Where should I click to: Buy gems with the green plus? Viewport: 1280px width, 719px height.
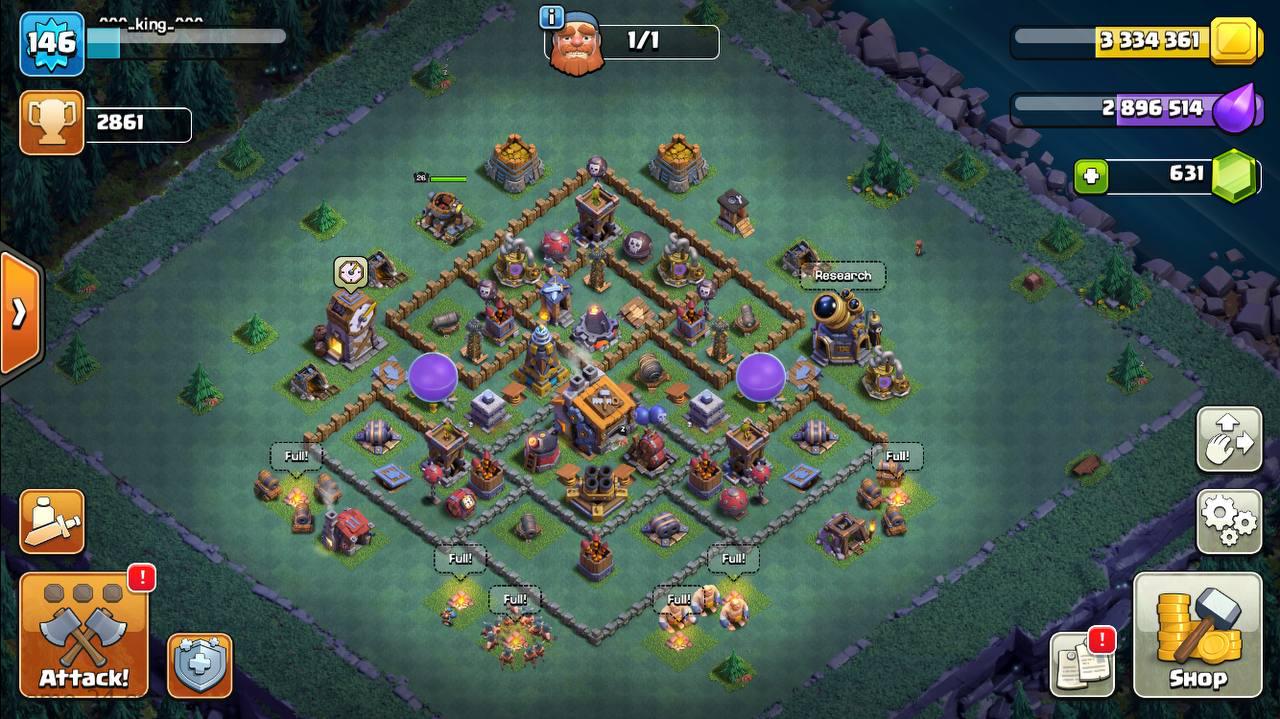point(1091,177)
